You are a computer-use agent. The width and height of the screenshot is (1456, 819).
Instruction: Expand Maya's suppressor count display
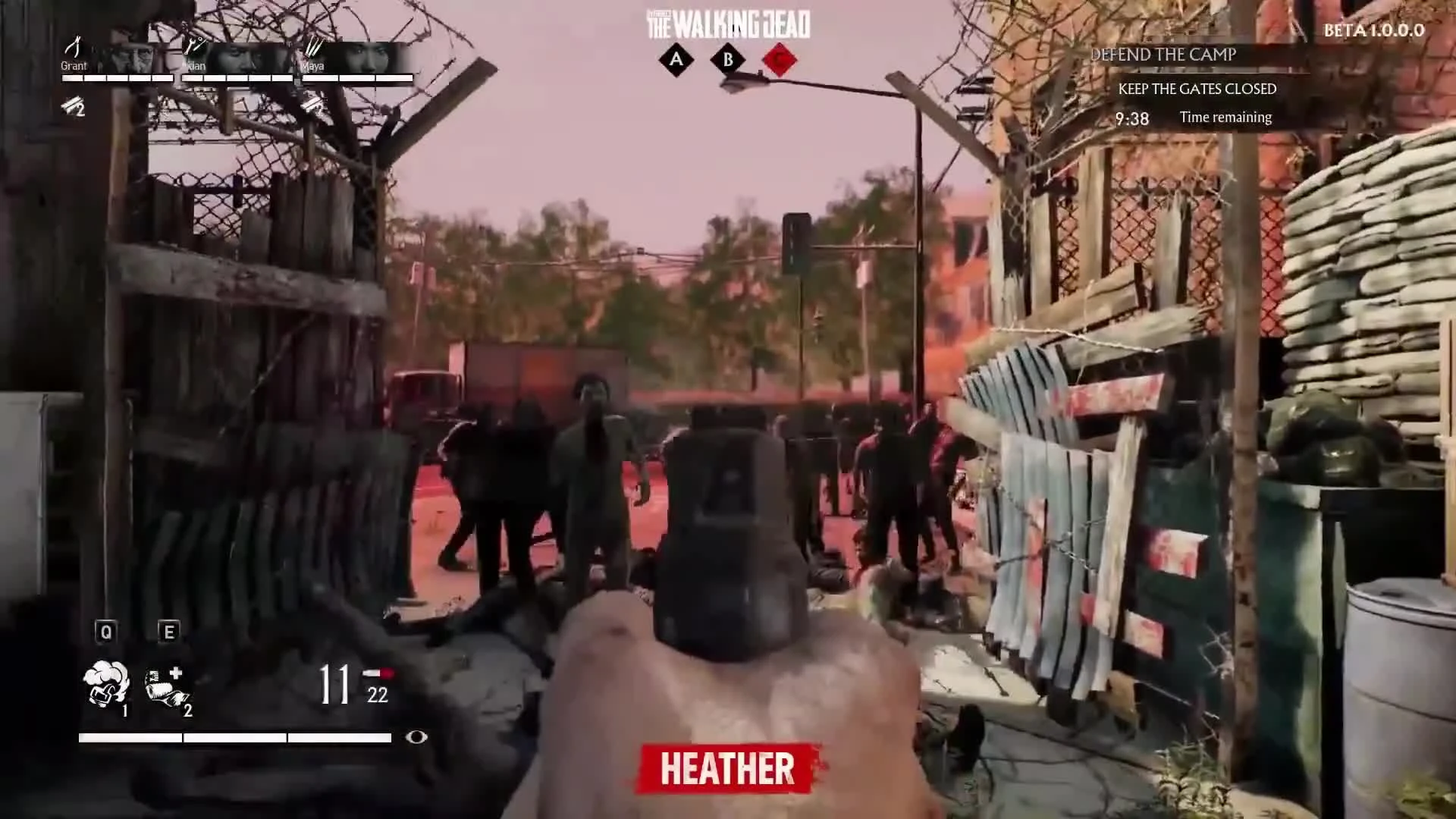coord(314,105)
